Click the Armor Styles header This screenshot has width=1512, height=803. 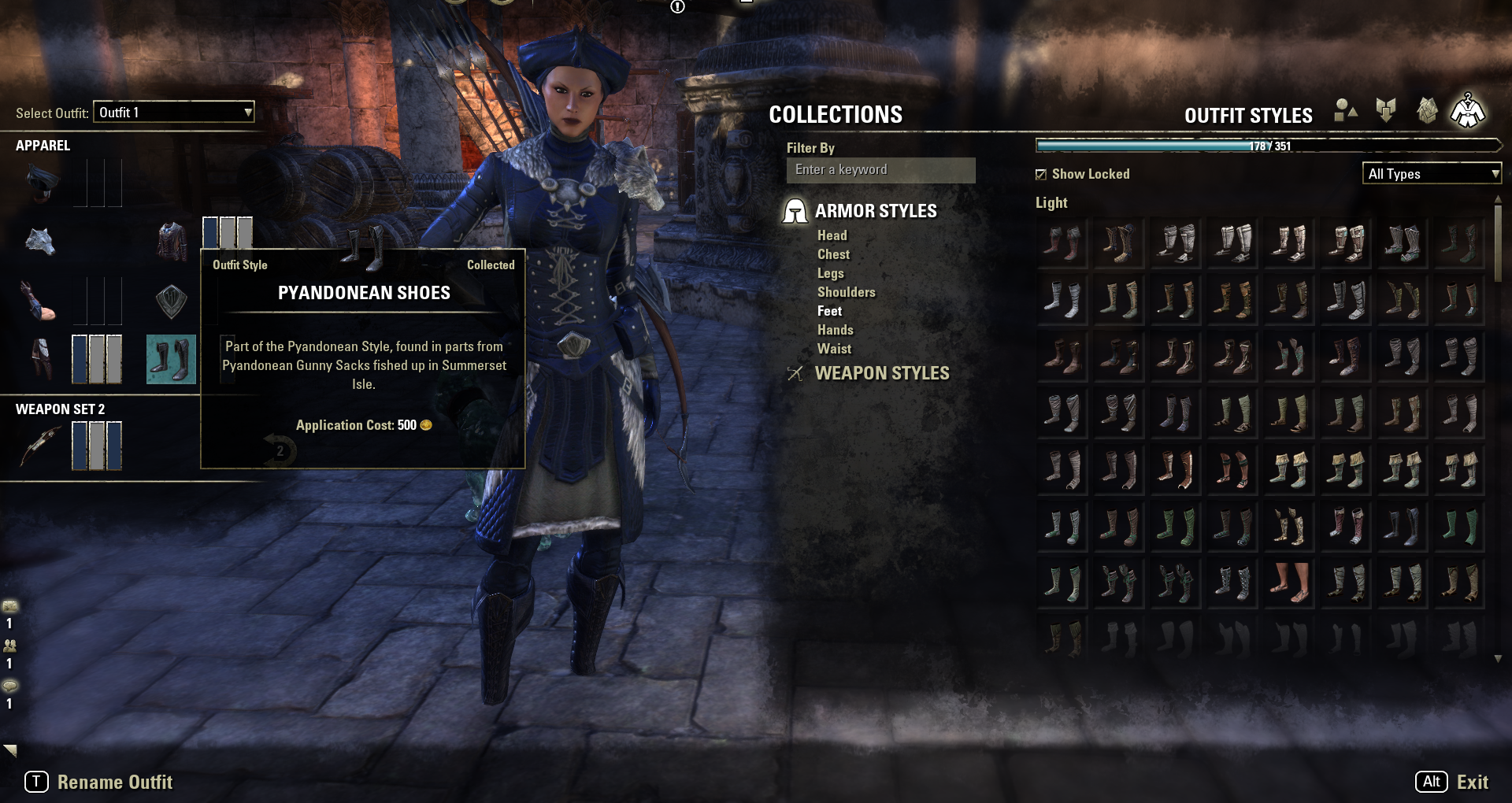click(x=875, y=211)
